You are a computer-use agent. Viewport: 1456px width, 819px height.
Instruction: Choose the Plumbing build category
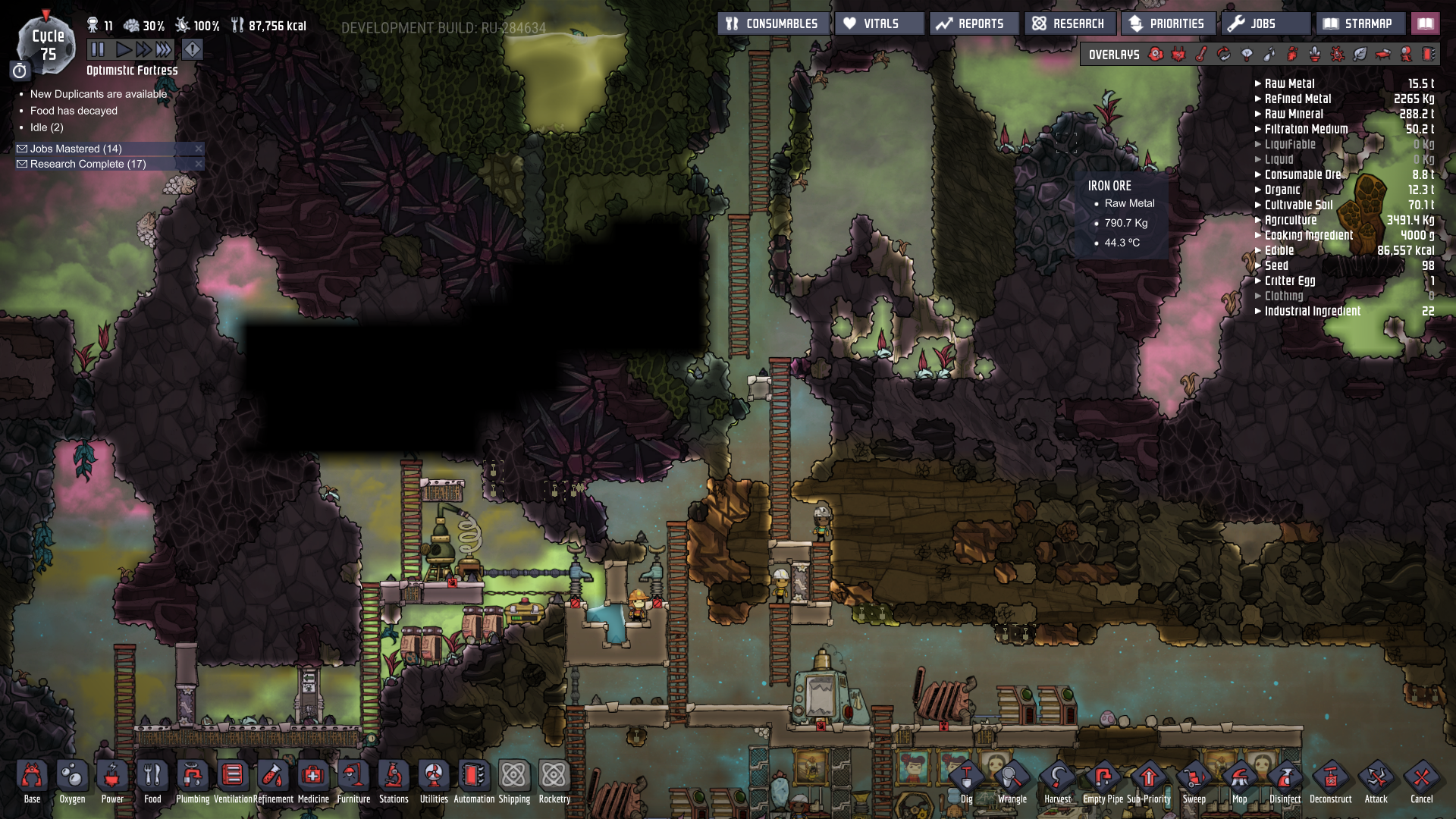[x=193, y=781]
